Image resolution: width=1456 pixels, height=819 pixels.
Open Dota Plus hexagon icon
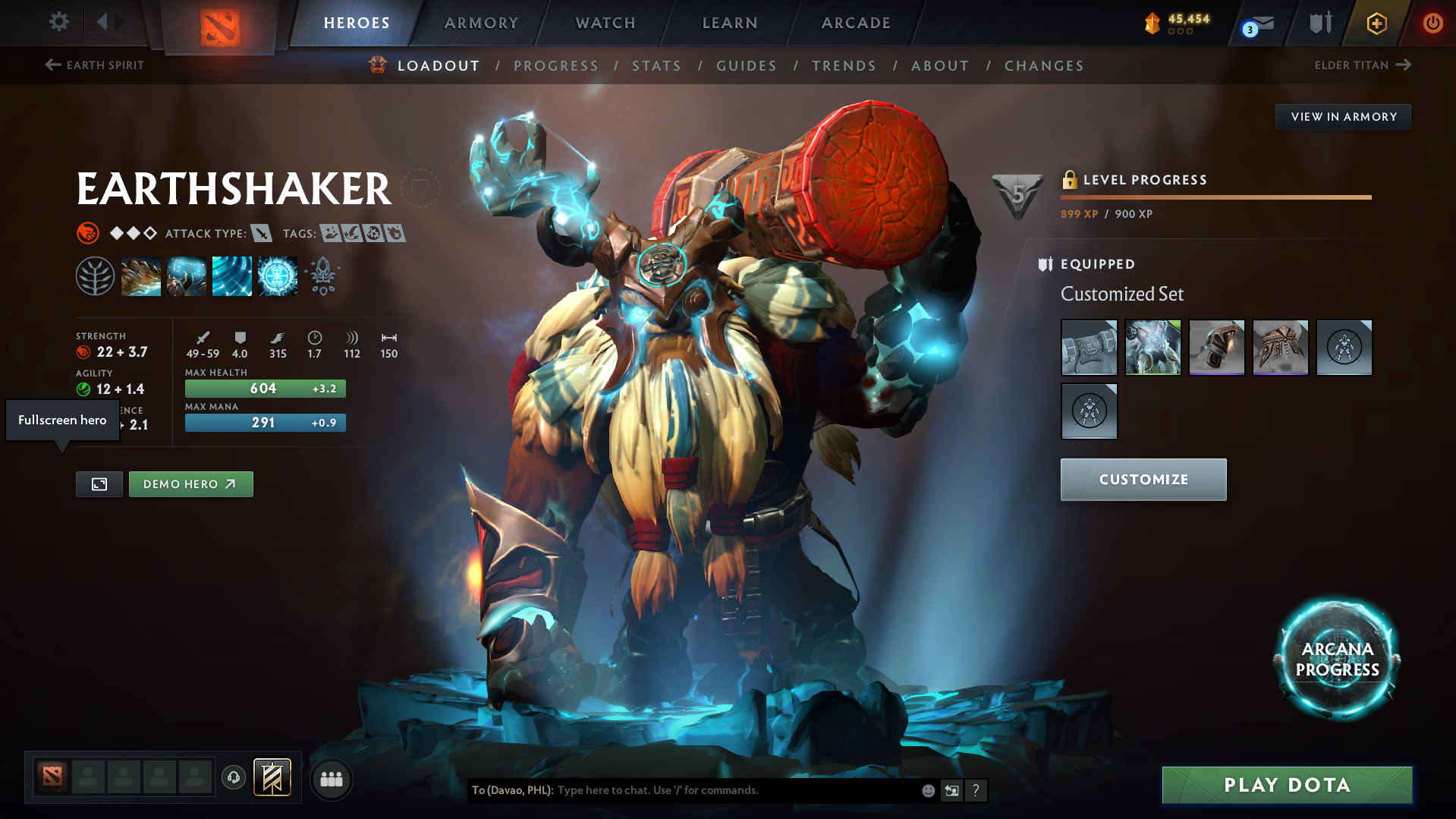click(1376, 23)
